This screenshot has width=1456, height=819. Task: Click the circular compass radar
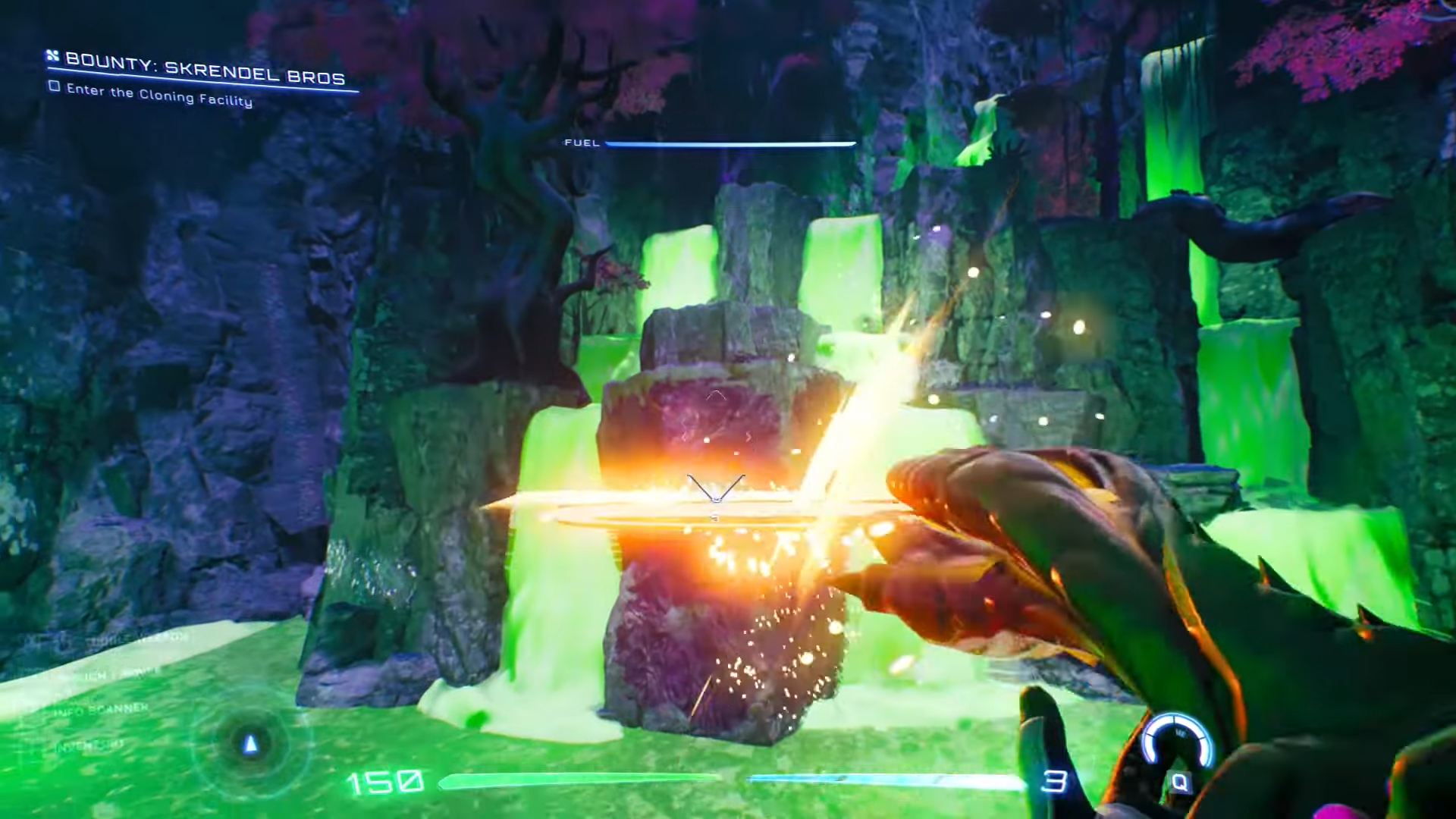251,745
